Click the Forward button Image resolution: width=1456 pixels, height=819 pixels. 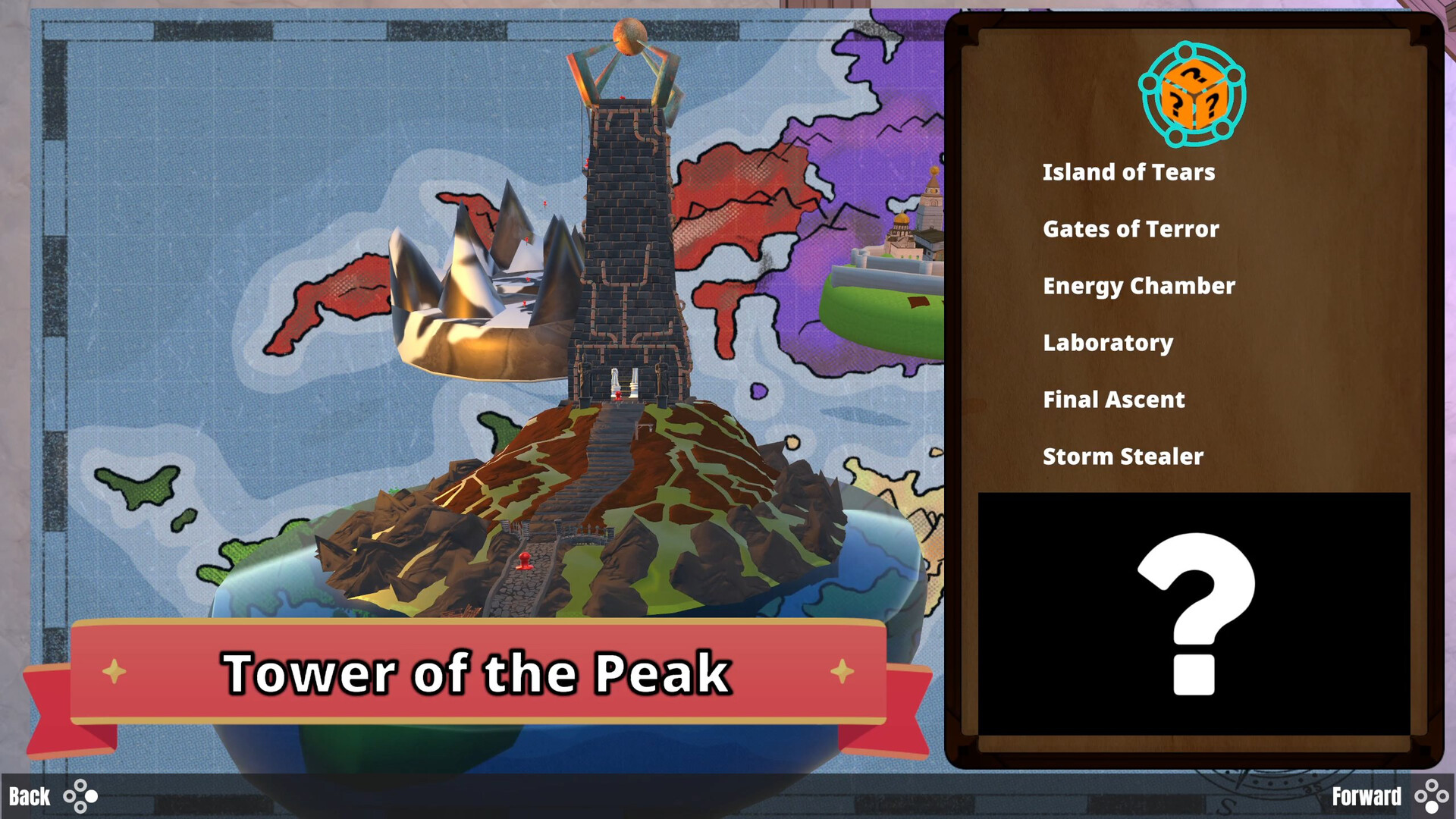pos(1369,796)
